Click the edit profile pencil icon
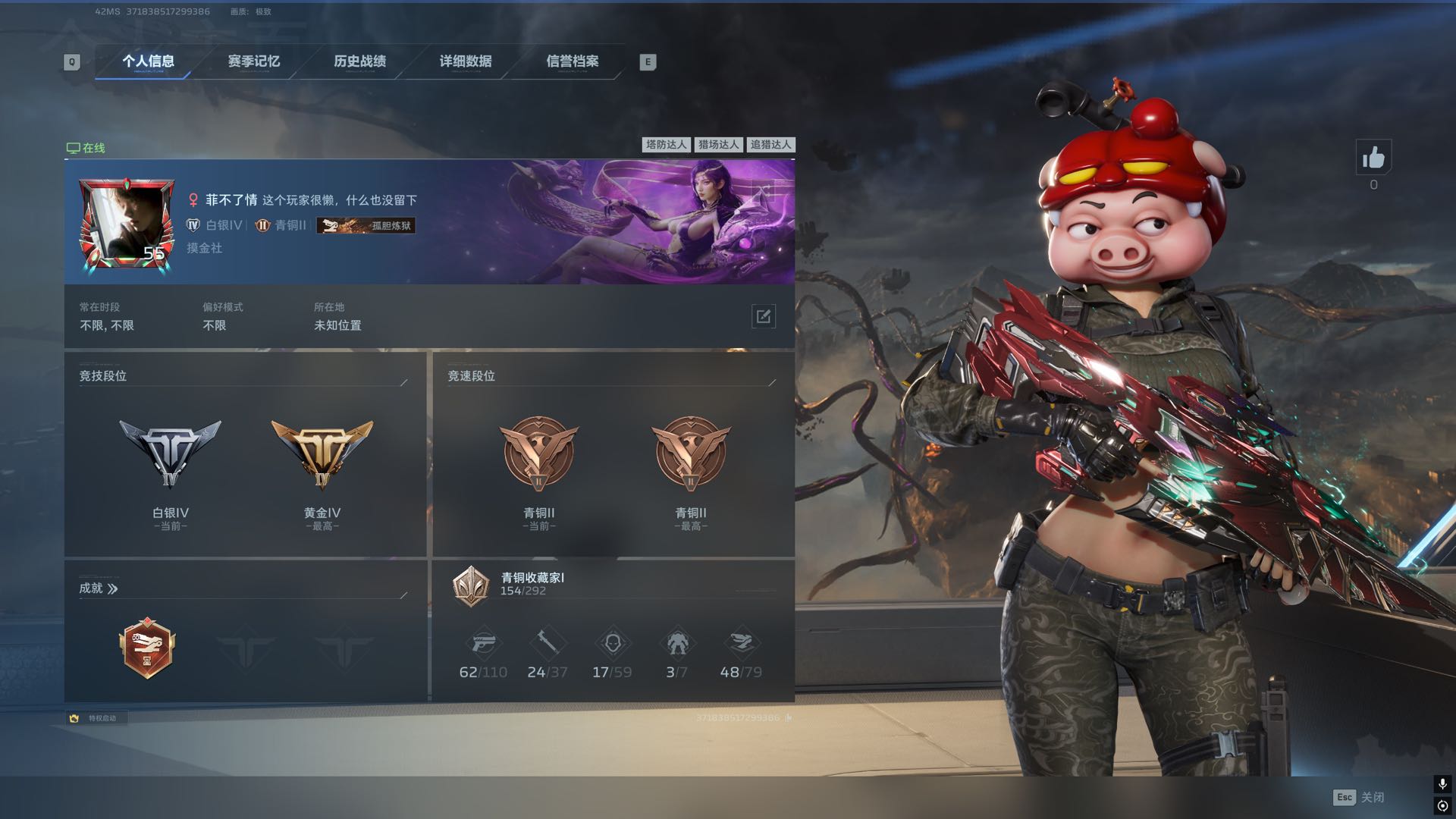 (763, 316)
